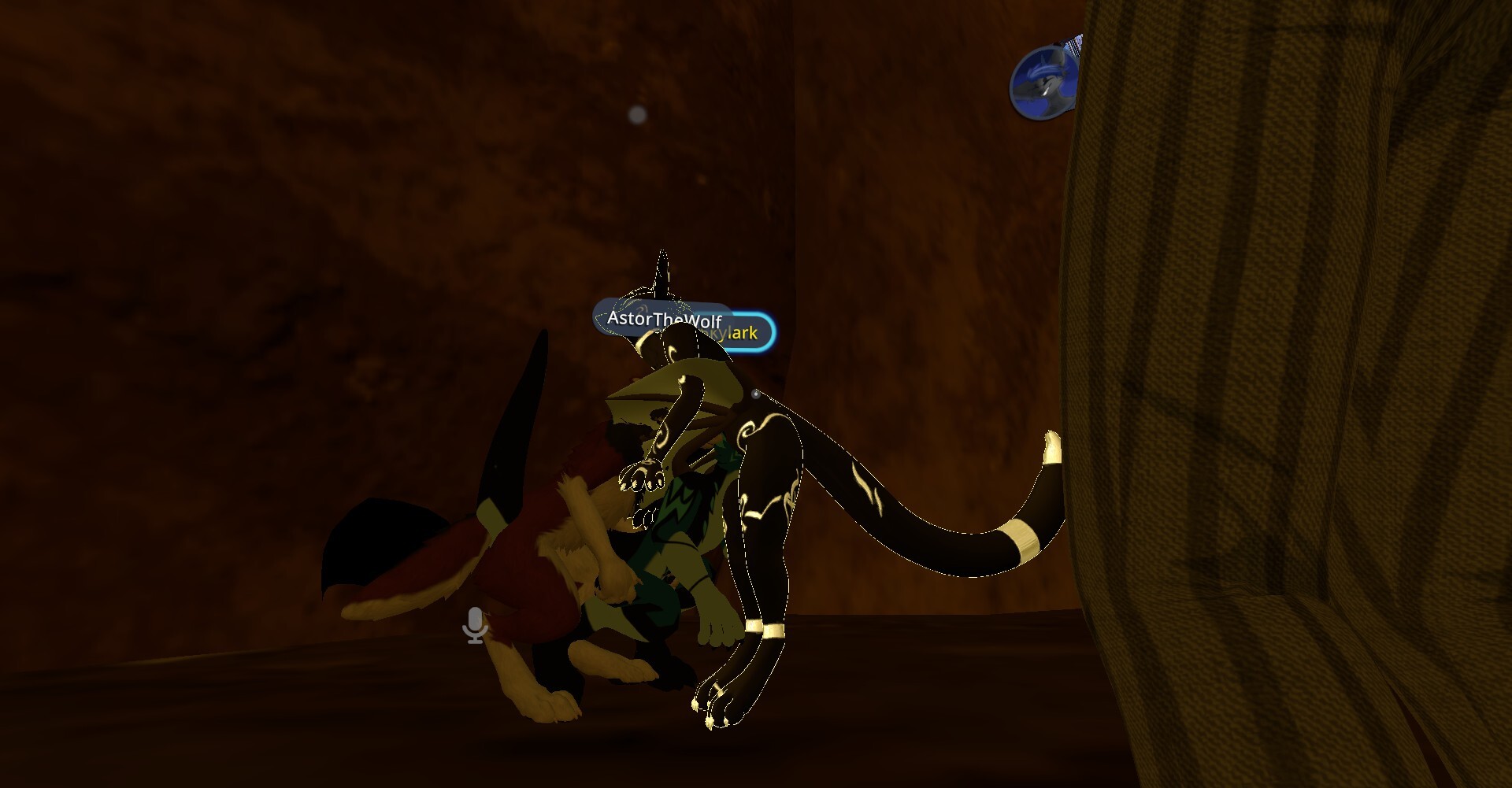The width and height of the screenshot is (1512, 788).
Task: Select the yellow-text nameplate ending in "lark"
Action: [x=744, y=333]
